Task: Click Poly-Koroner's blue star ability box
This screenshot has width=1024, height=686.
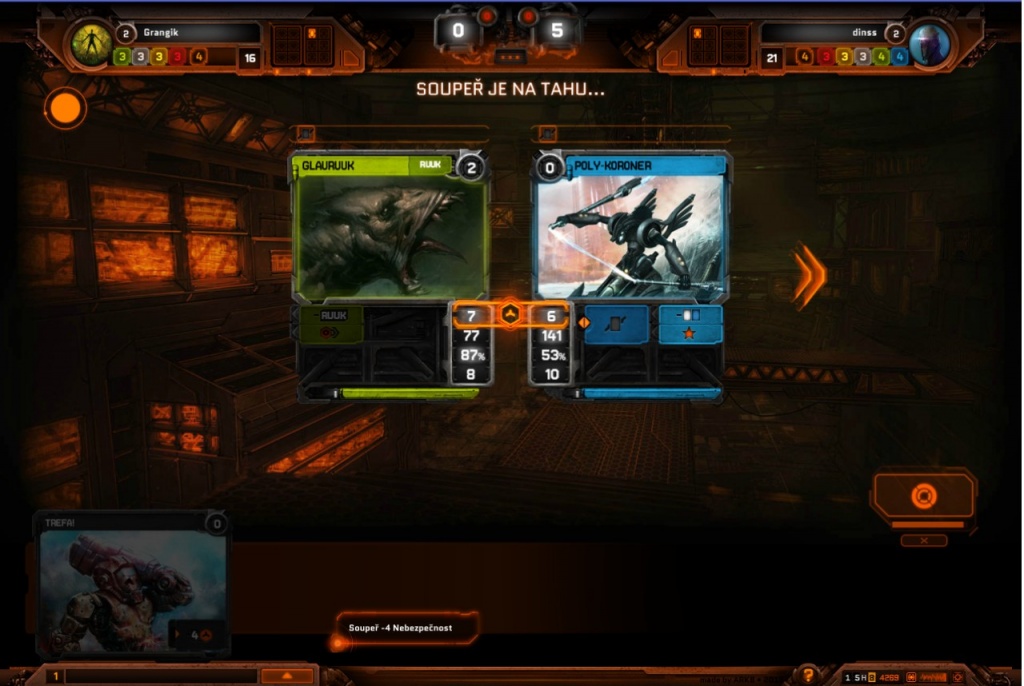Action: [690, 333]
